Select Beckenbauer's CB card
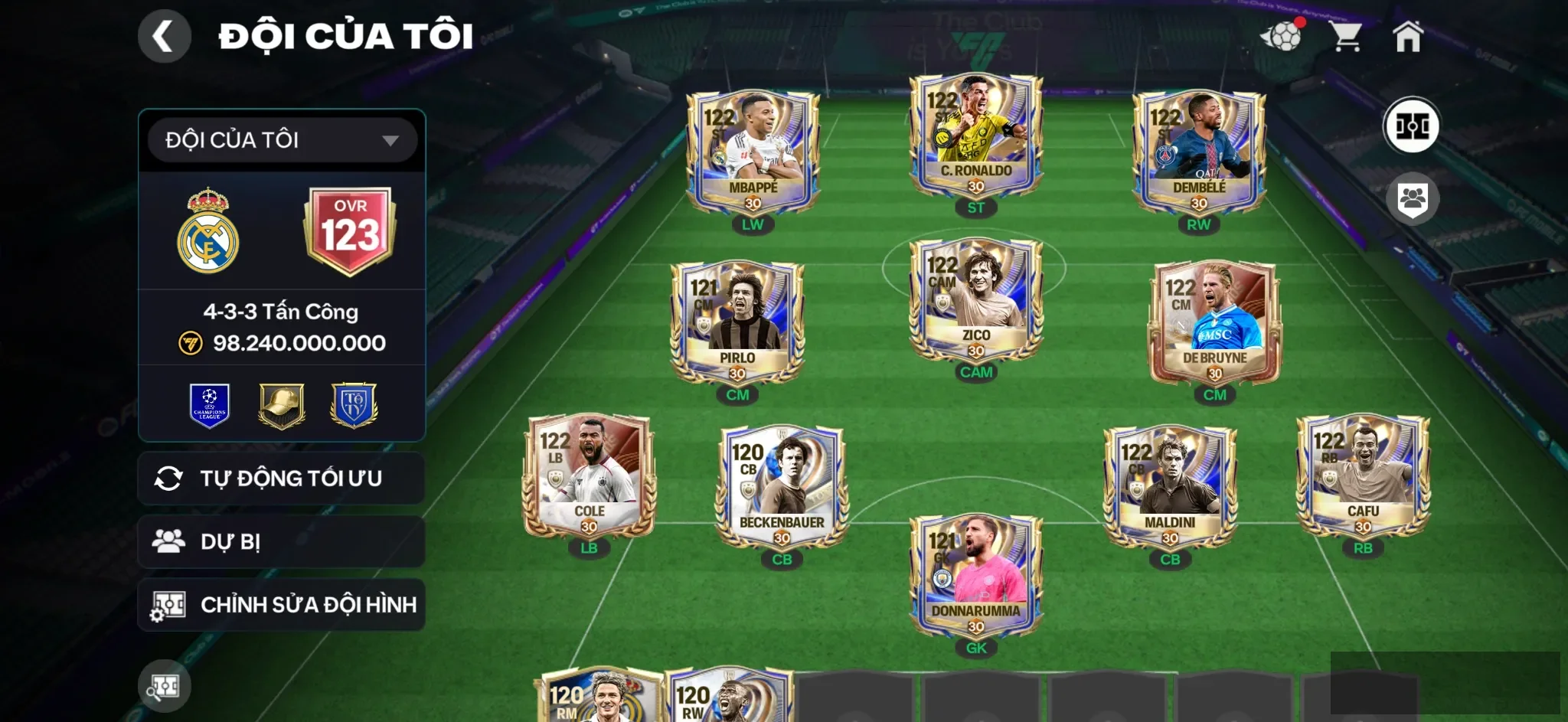The height and width of the screenshot is (722, 1568). [781, 488]
